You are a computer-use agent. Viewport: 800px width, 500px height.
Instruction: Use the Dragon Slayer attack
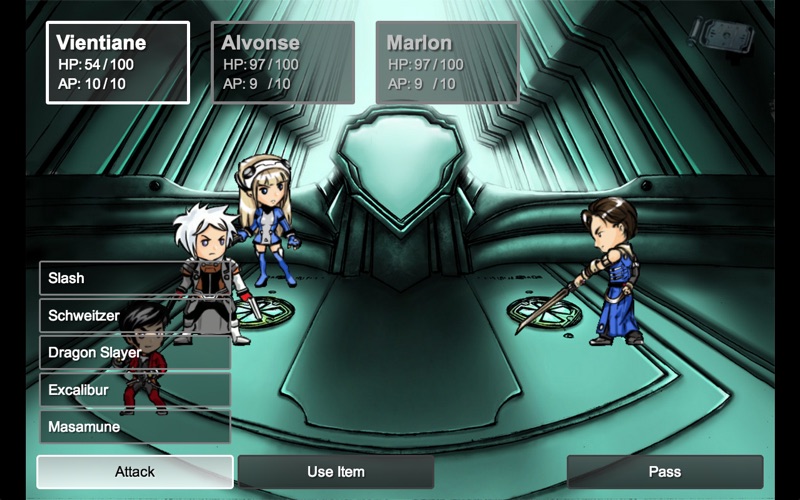click(135, 353)
